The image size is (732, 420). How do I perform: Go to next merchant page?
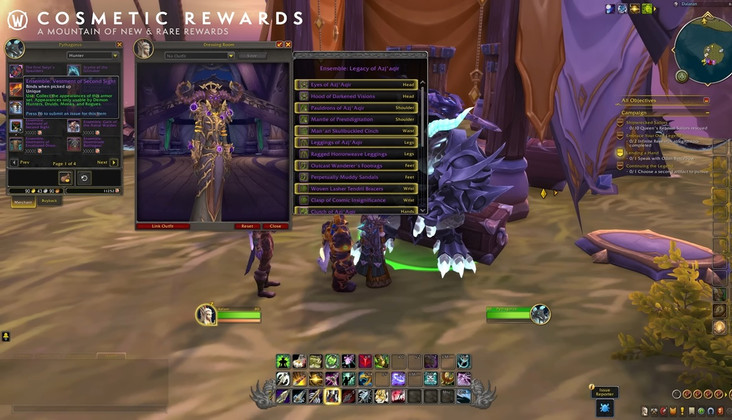103,161
